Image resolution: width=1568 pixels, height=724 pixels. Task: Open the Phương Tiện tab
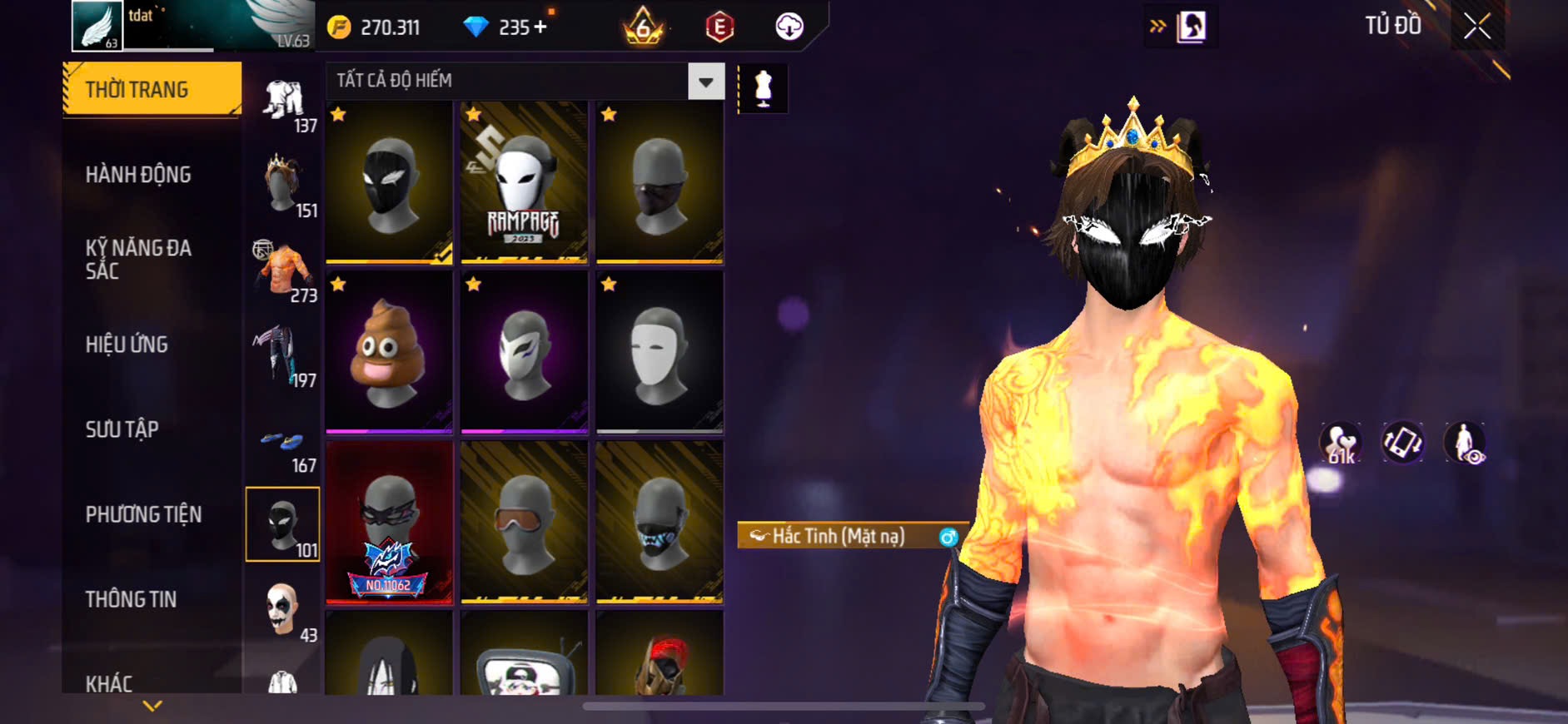(x=143, y=514)
